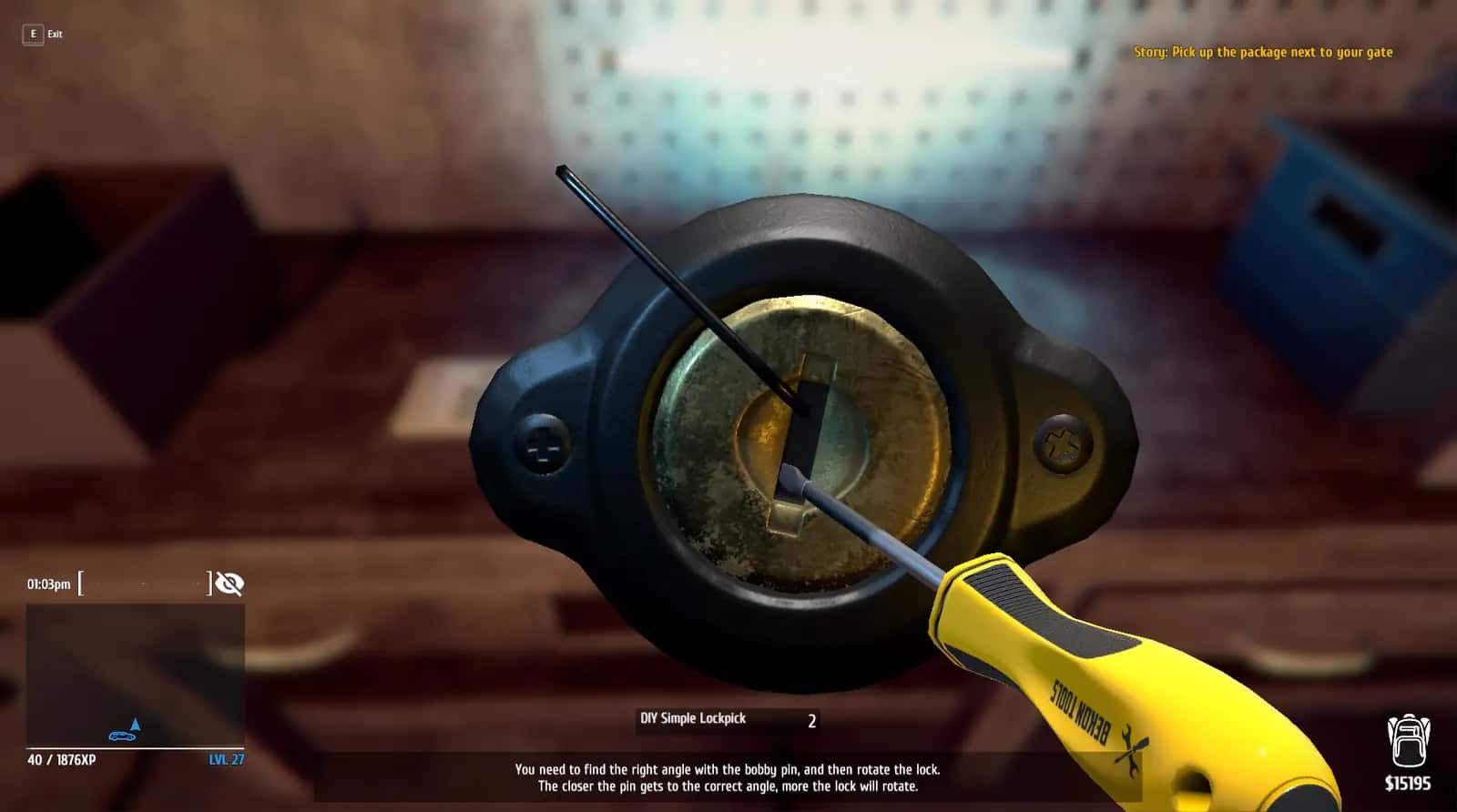Image resolution: width=1457 pixels, height=812 pixels.
Task: Click the player direction arrow on the minimap
Action: 137,724
